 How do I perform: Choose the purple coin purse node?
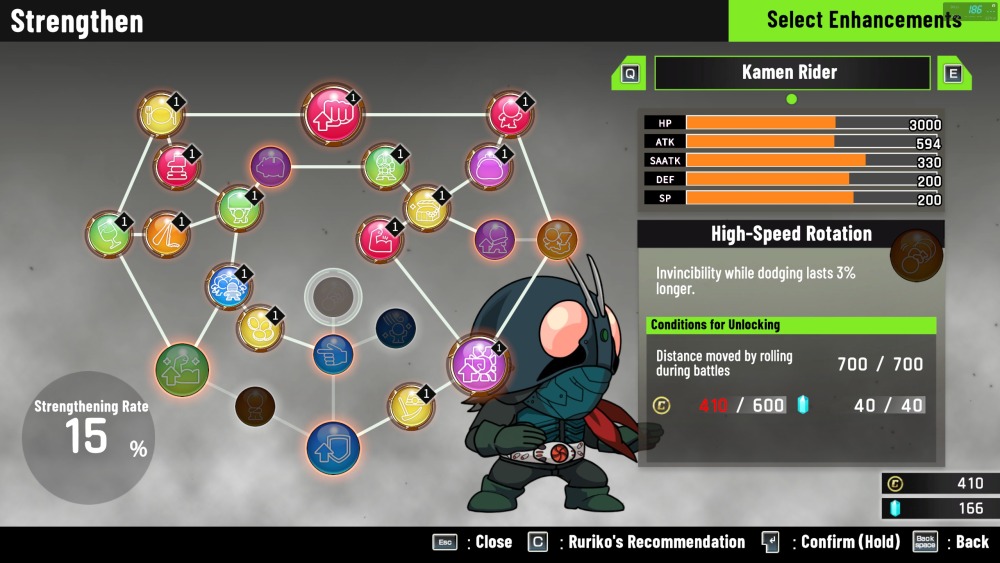[489, 167]
